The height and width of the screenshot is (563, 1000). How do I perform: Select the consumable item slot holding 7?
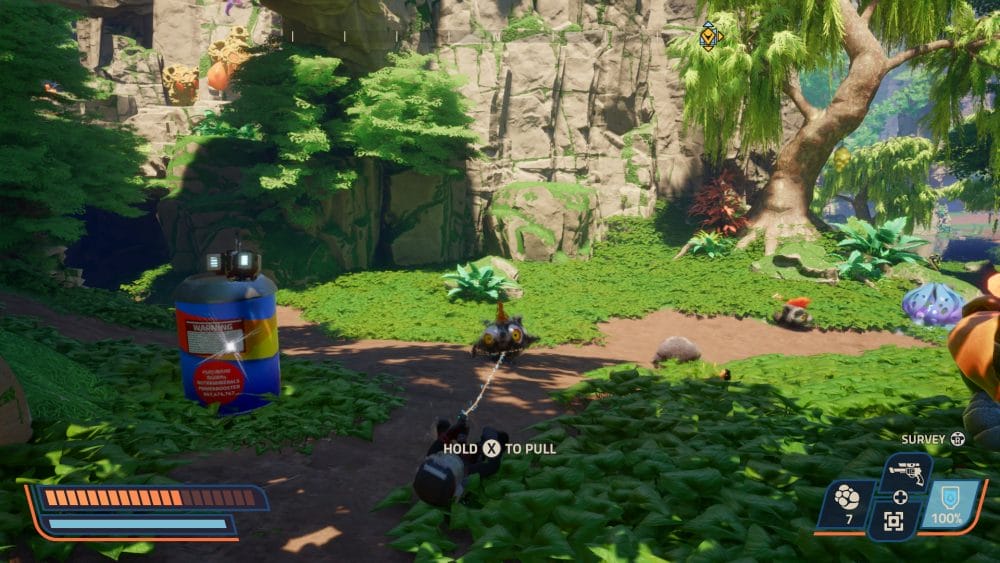point(845,503)
